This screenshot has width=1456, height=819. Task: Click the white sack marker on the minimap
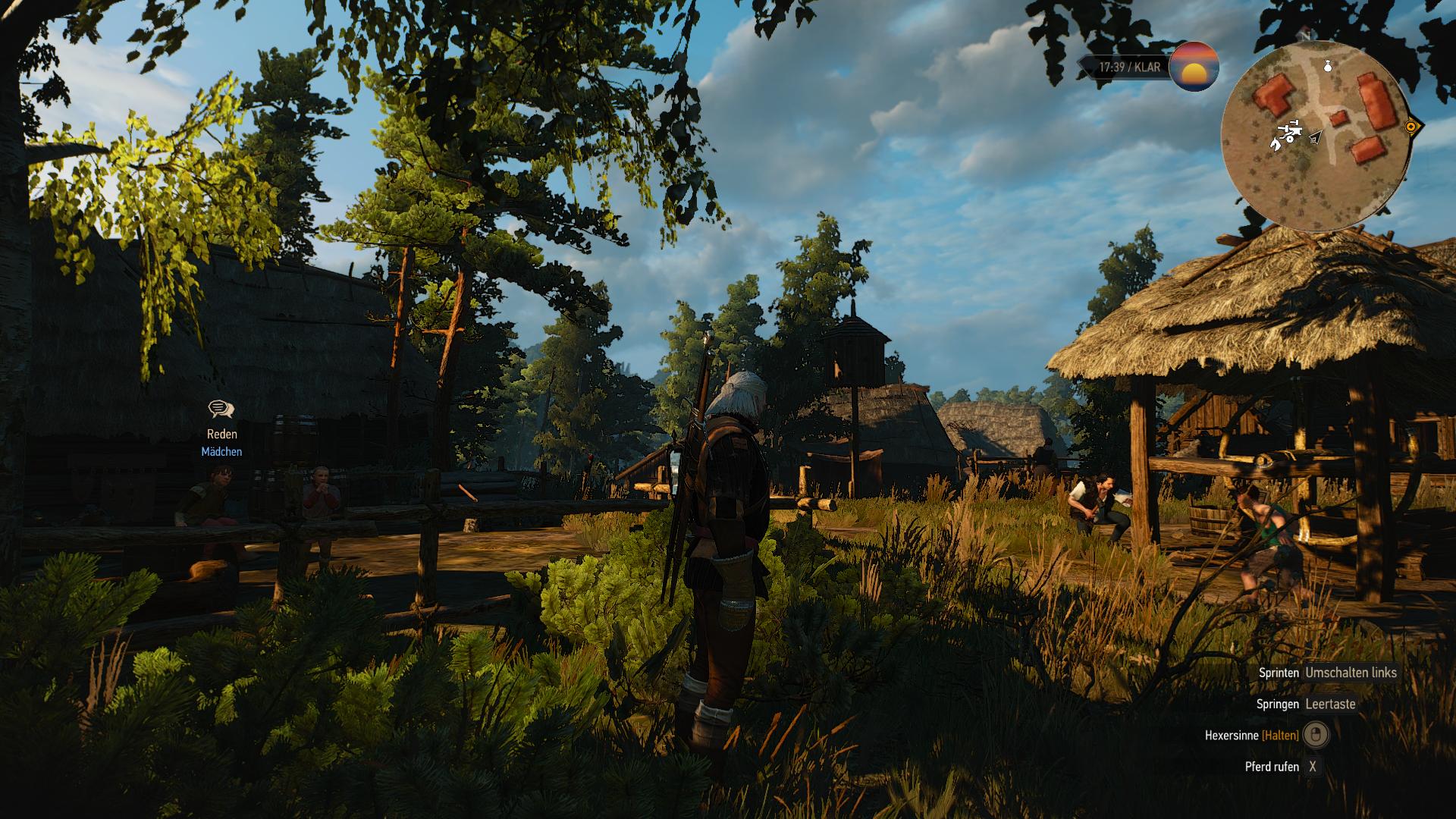[x=1327, y=67]
